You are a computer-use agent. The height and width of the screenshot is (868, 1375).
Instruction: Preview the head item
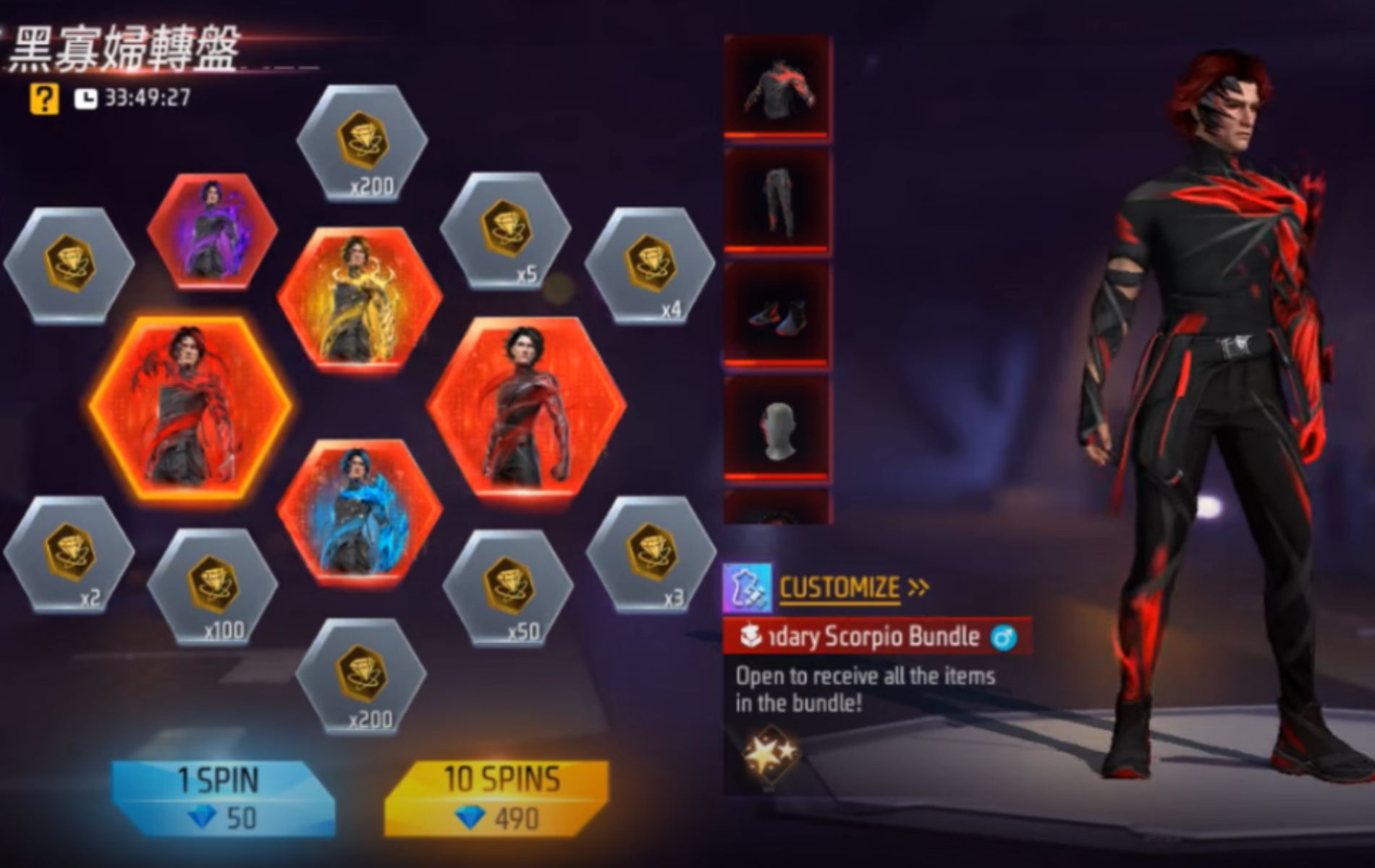click(x=778, y=428)
